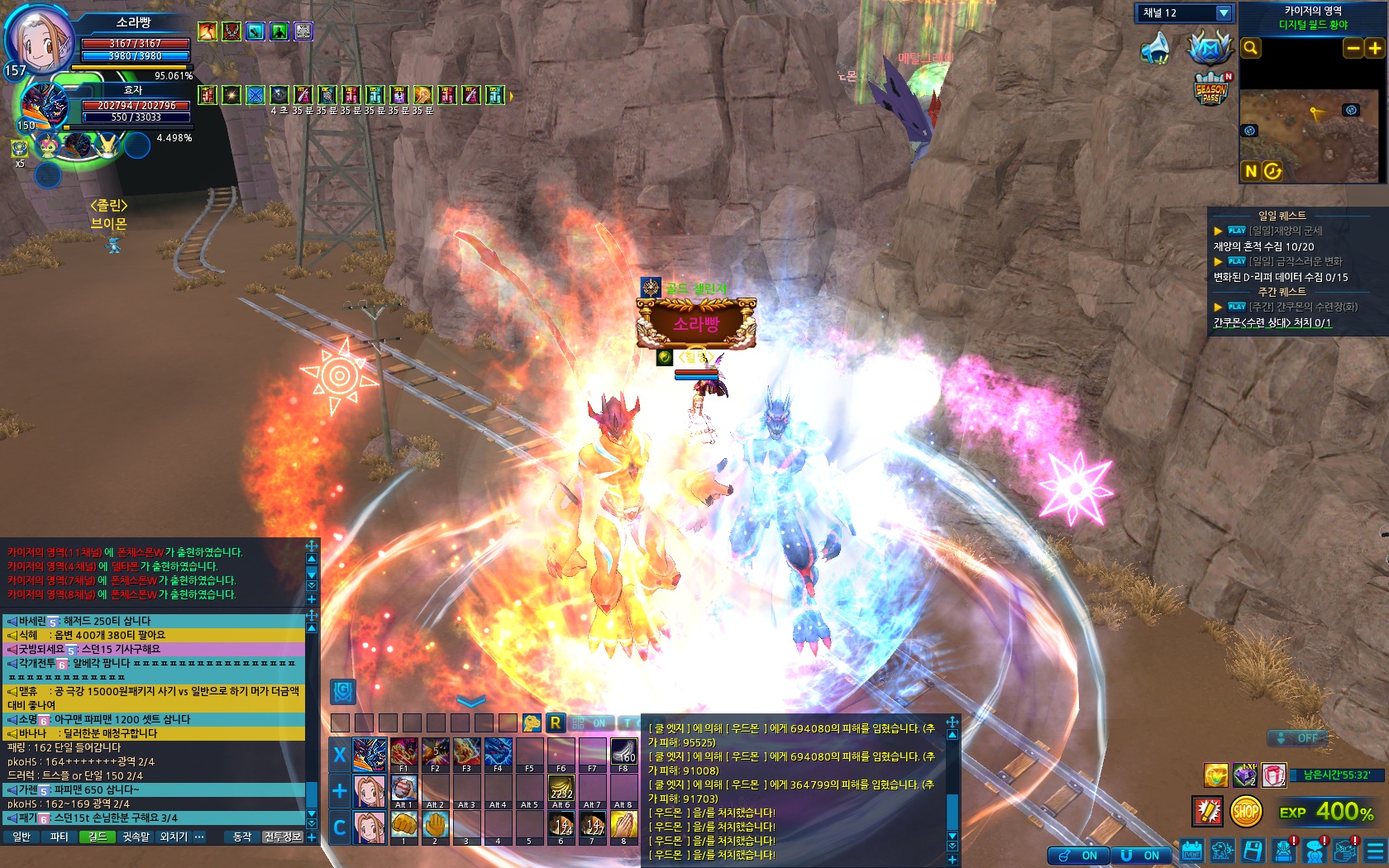This screenshot has height=868, width=1389.
Task: Activate the F4 blue lightning dragon skill
Action: [498, 752]
